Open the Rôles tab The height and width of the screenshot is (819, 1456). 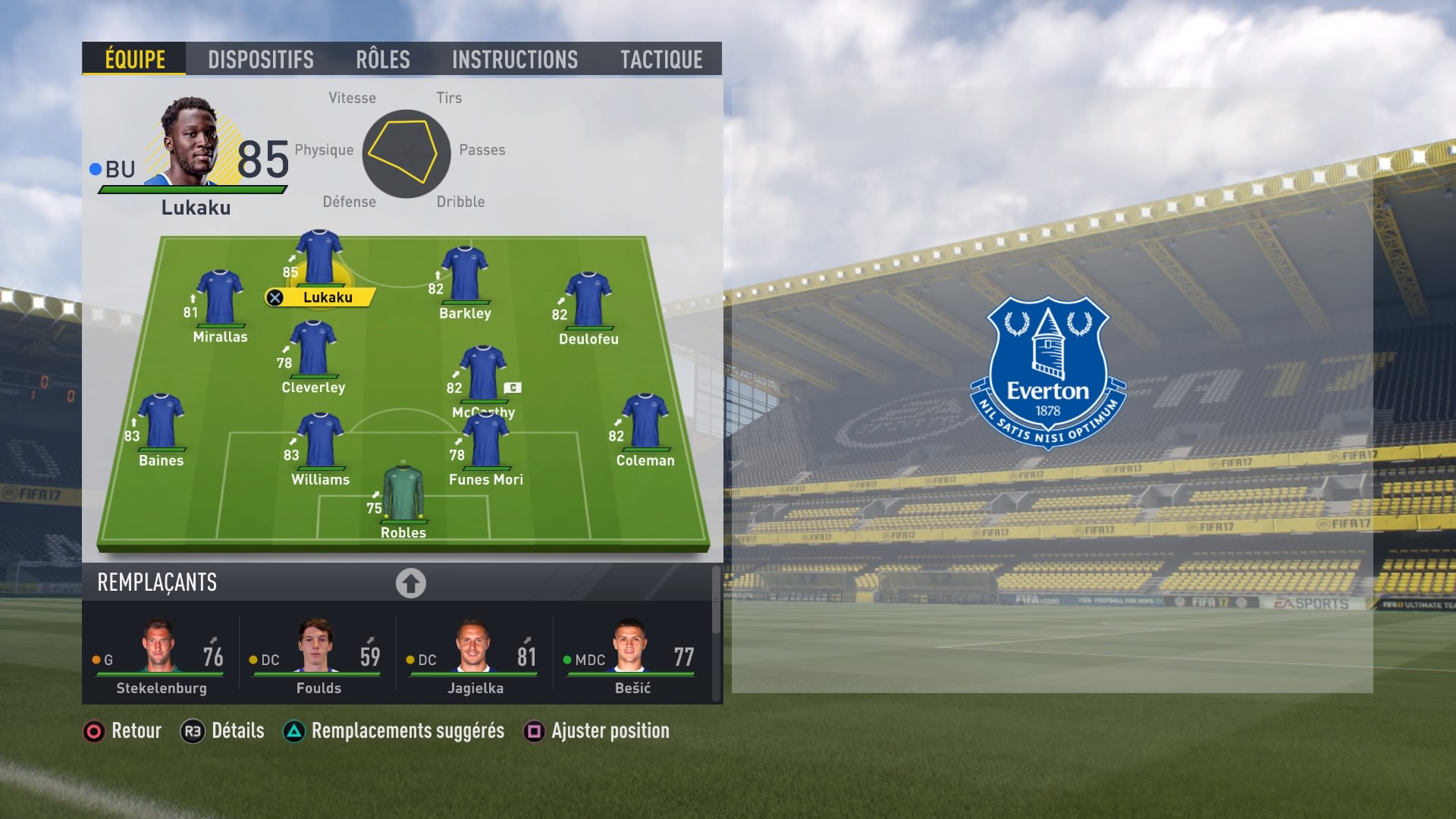[x=382, y=59]
